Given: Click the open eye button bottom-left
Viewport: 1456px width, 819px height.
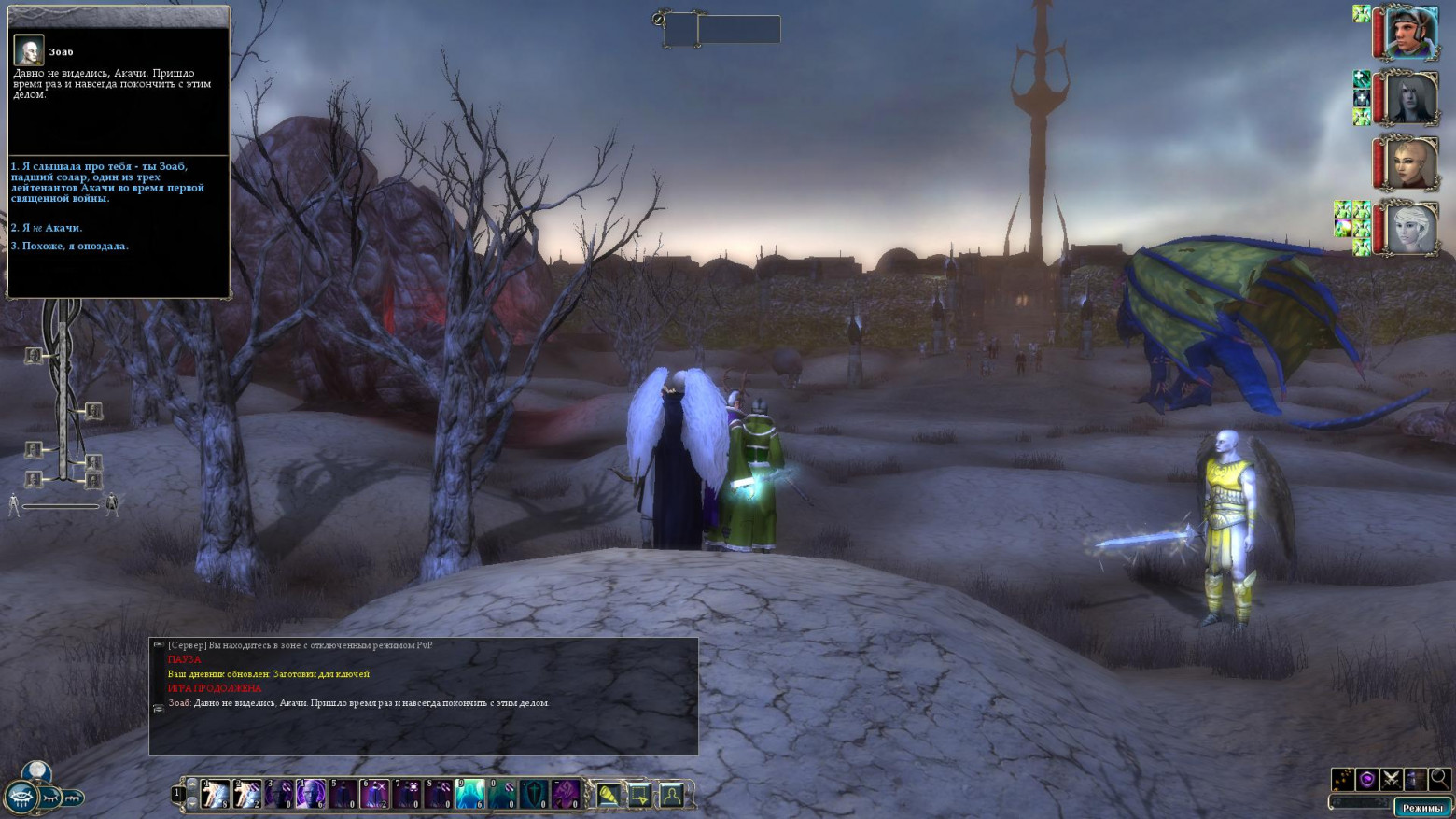Looking at the screenshot, I should tap(21, 798).
